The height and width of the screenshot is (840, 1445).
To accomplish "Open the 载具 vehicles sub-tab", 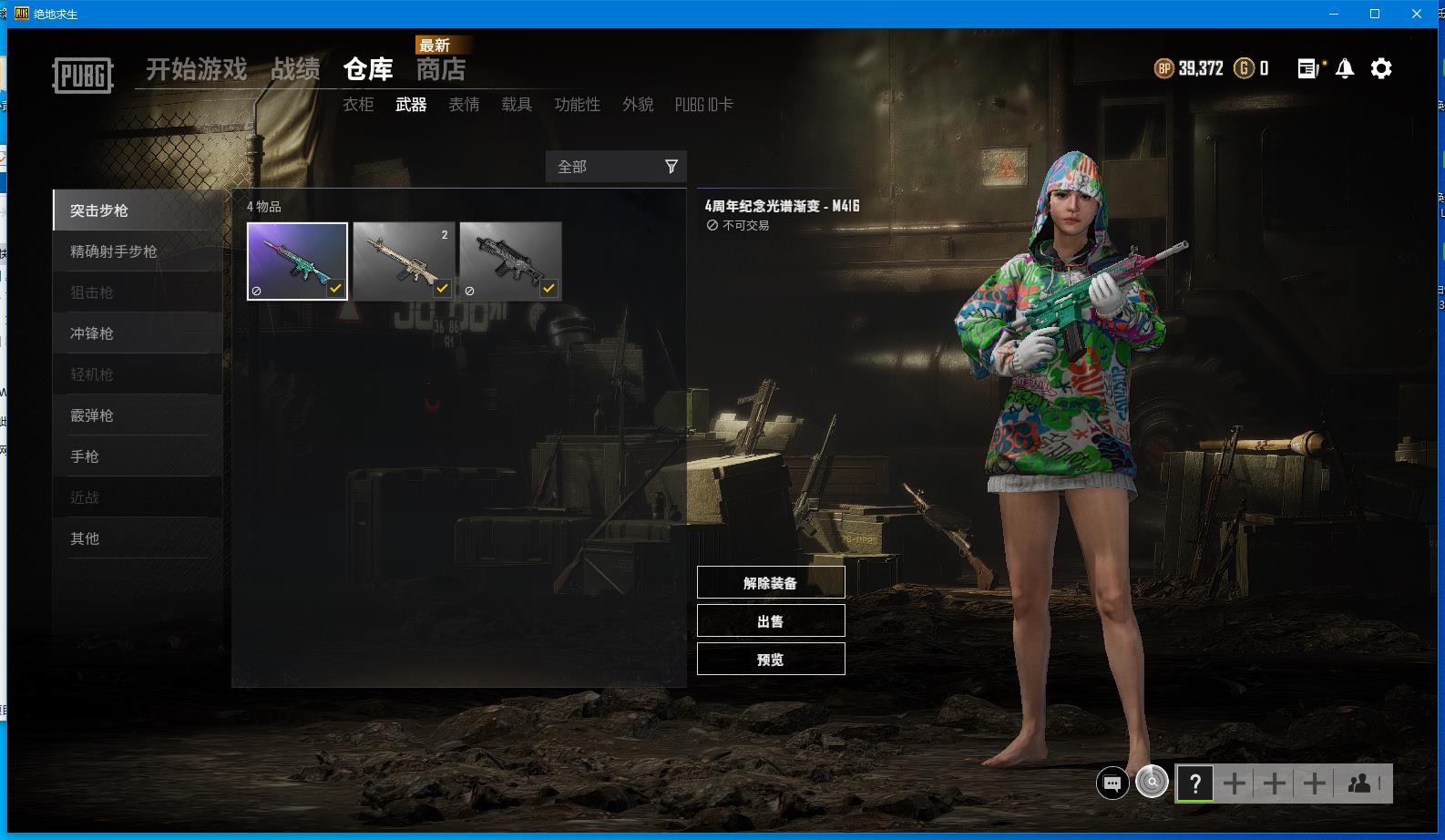I will [517, 105].
